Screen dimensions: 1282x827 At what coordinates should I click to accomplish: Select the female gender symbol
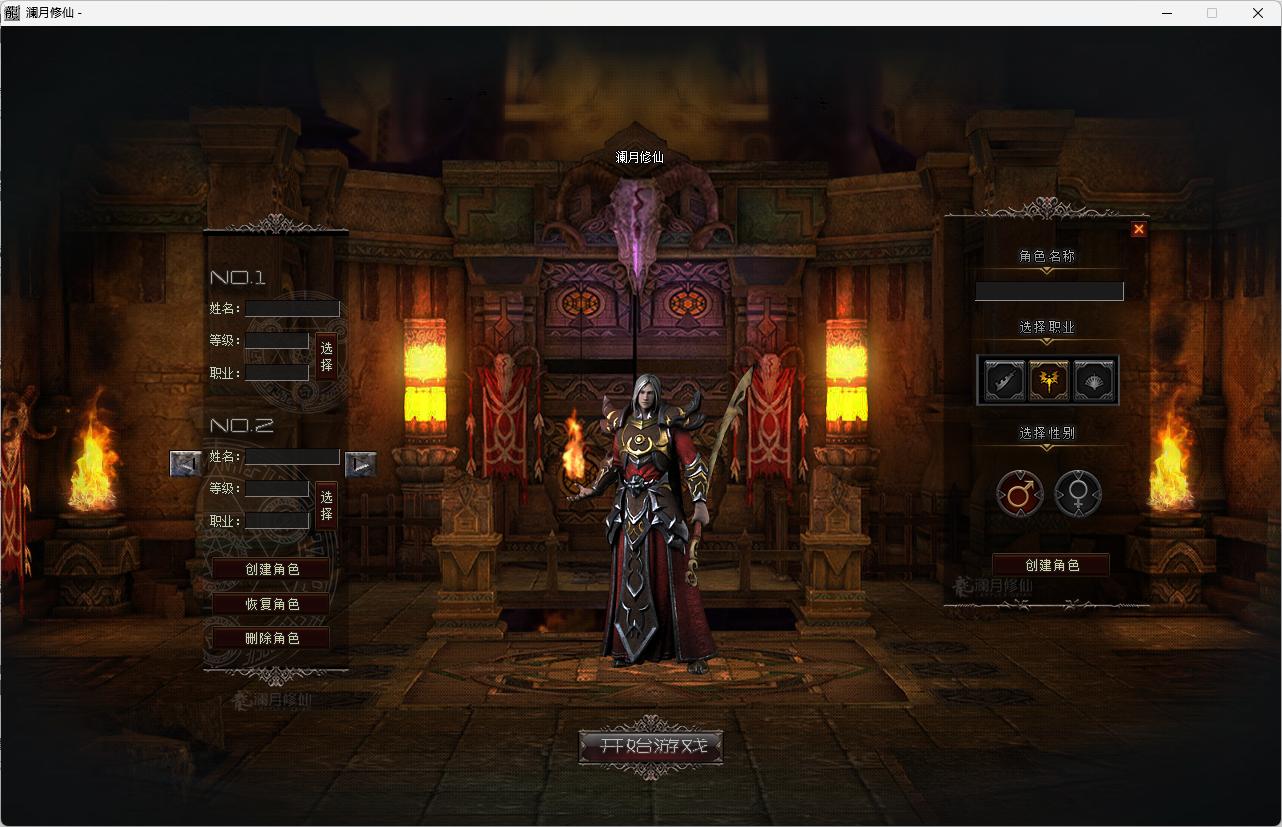[x=1078, y=494]
